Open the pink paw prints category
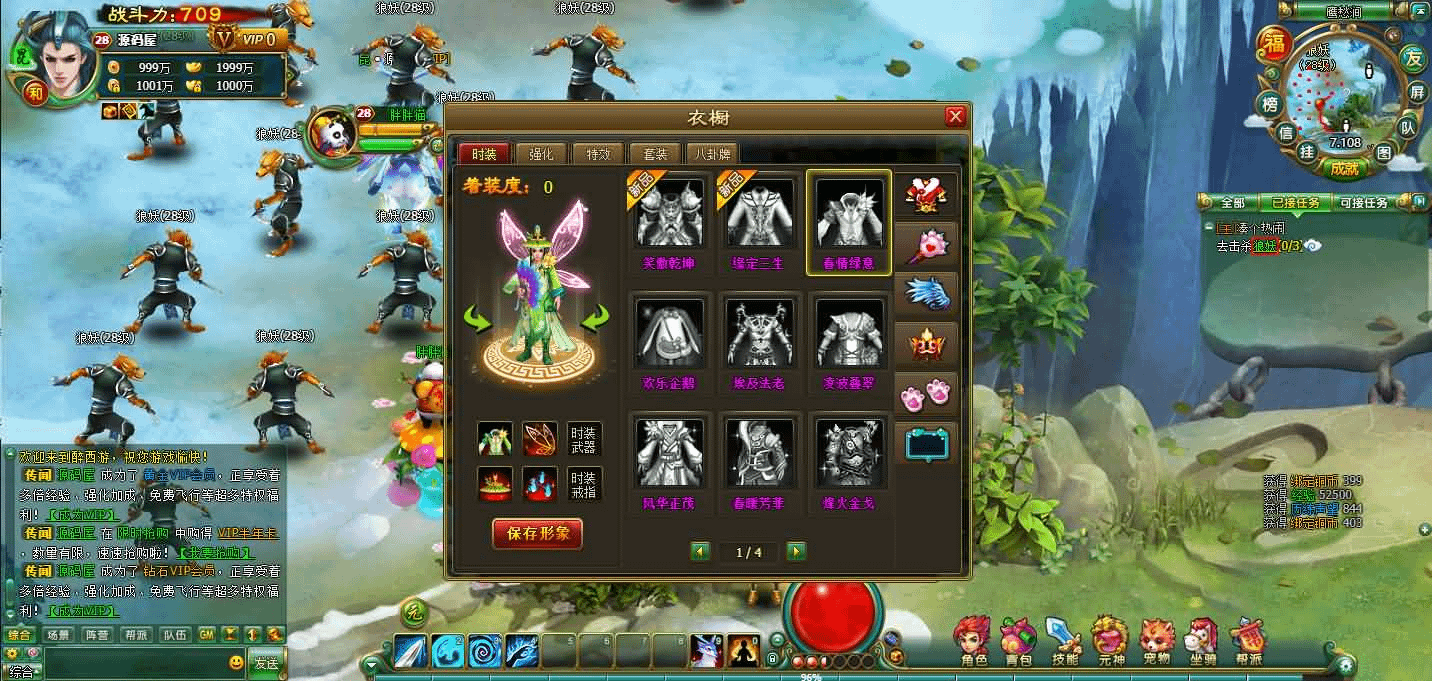The image size is (1432, 681). point(925,393)
